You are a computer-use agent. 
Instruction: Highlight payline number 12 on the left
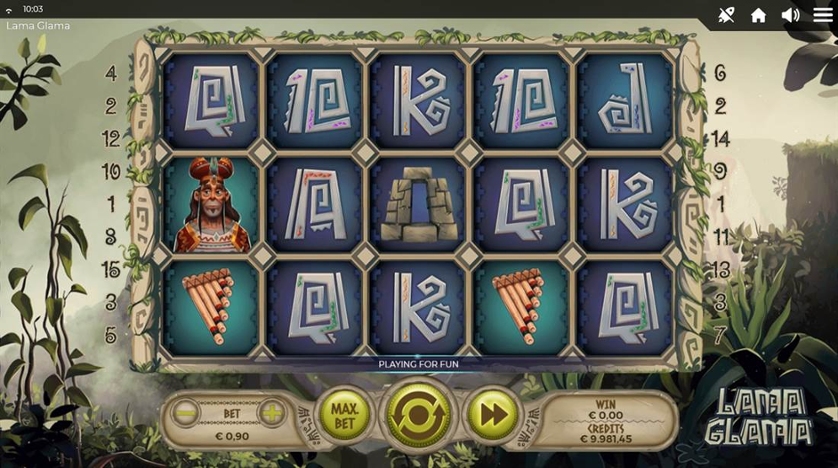pyautogui.click(x=111, y=139)
